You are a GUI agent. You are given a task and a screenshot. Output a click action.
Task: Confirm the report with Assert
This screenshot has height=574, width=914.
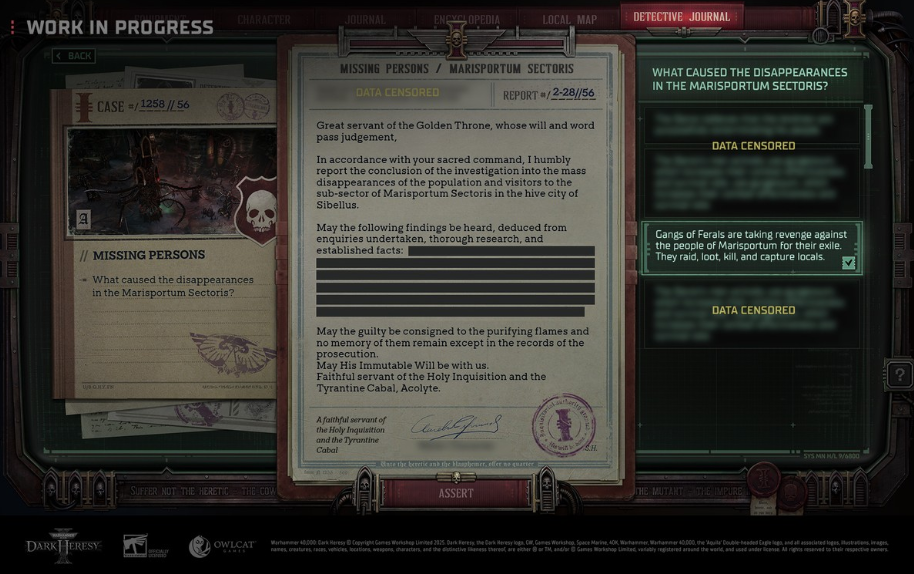tap(456, 493)
